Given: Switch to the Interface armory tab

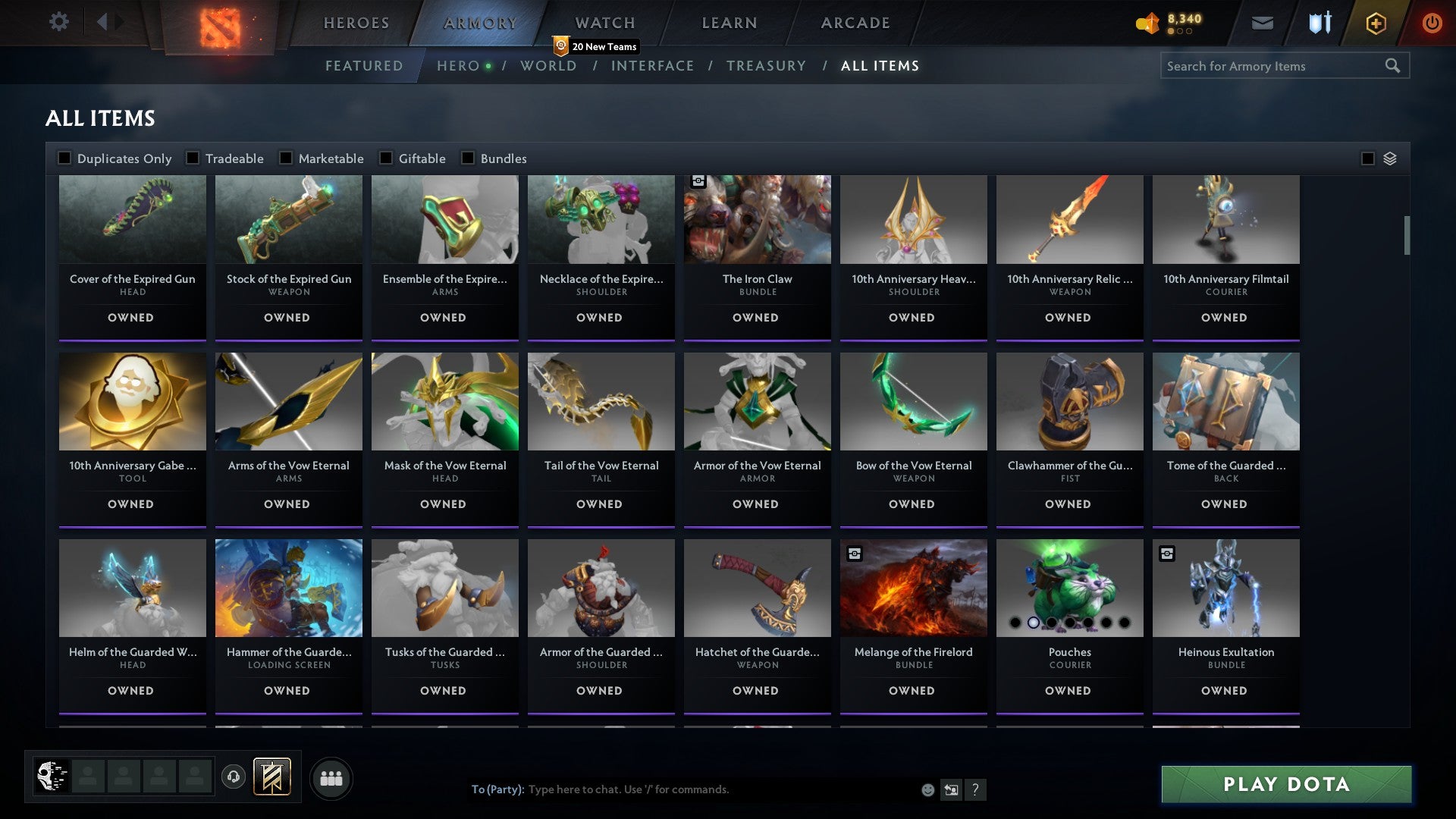Looking at the screenshot, I should [x=654, y=66].
